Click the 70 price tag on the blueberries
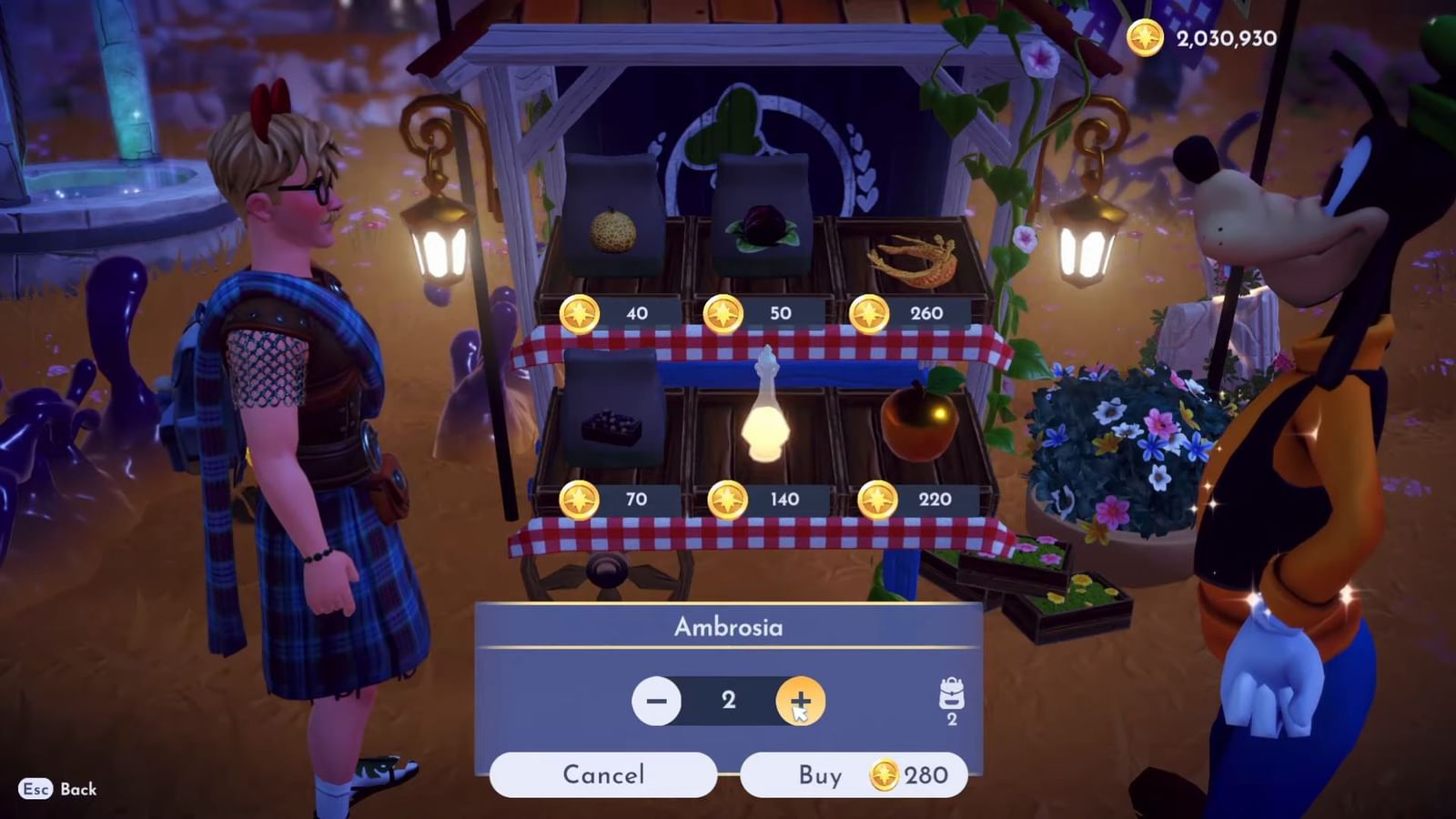 tap(636, 499)
